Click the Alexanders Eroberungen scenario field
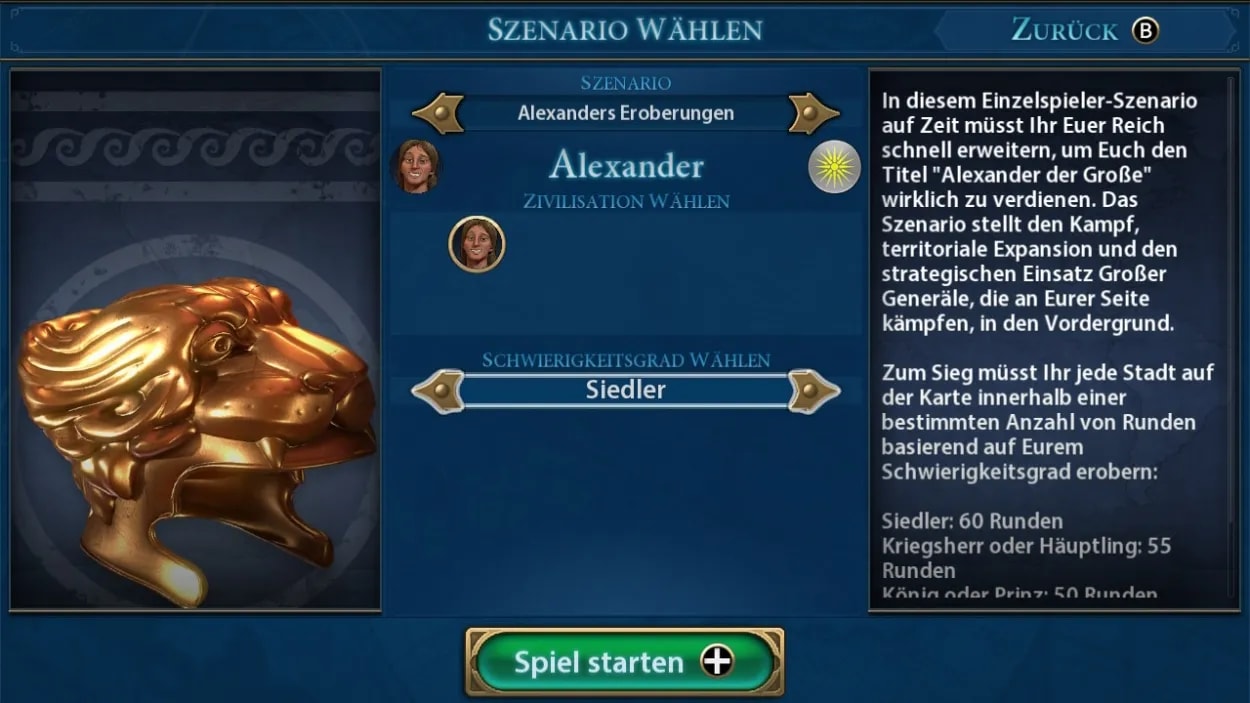 coord(625,113)
